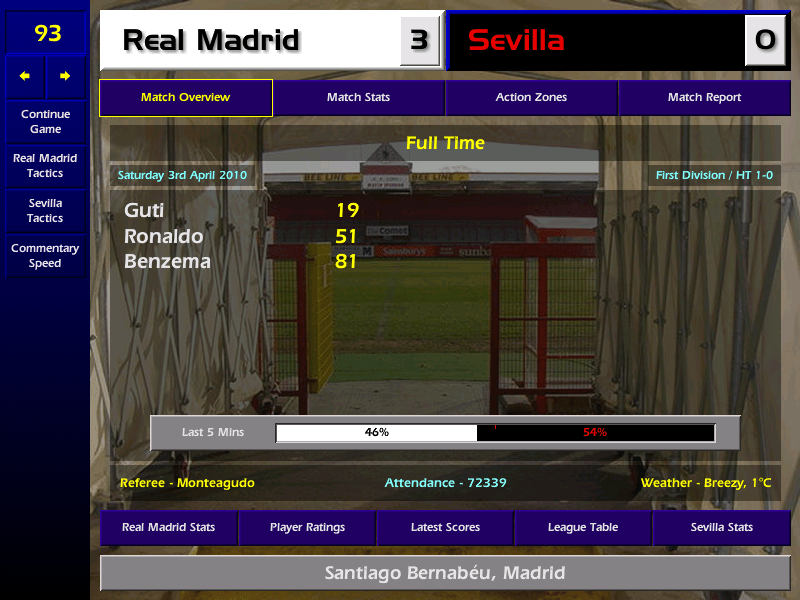Viewport: 800px width, 600px height.
Task: Click the left yellow arrow button
Action: coord(25,76)
